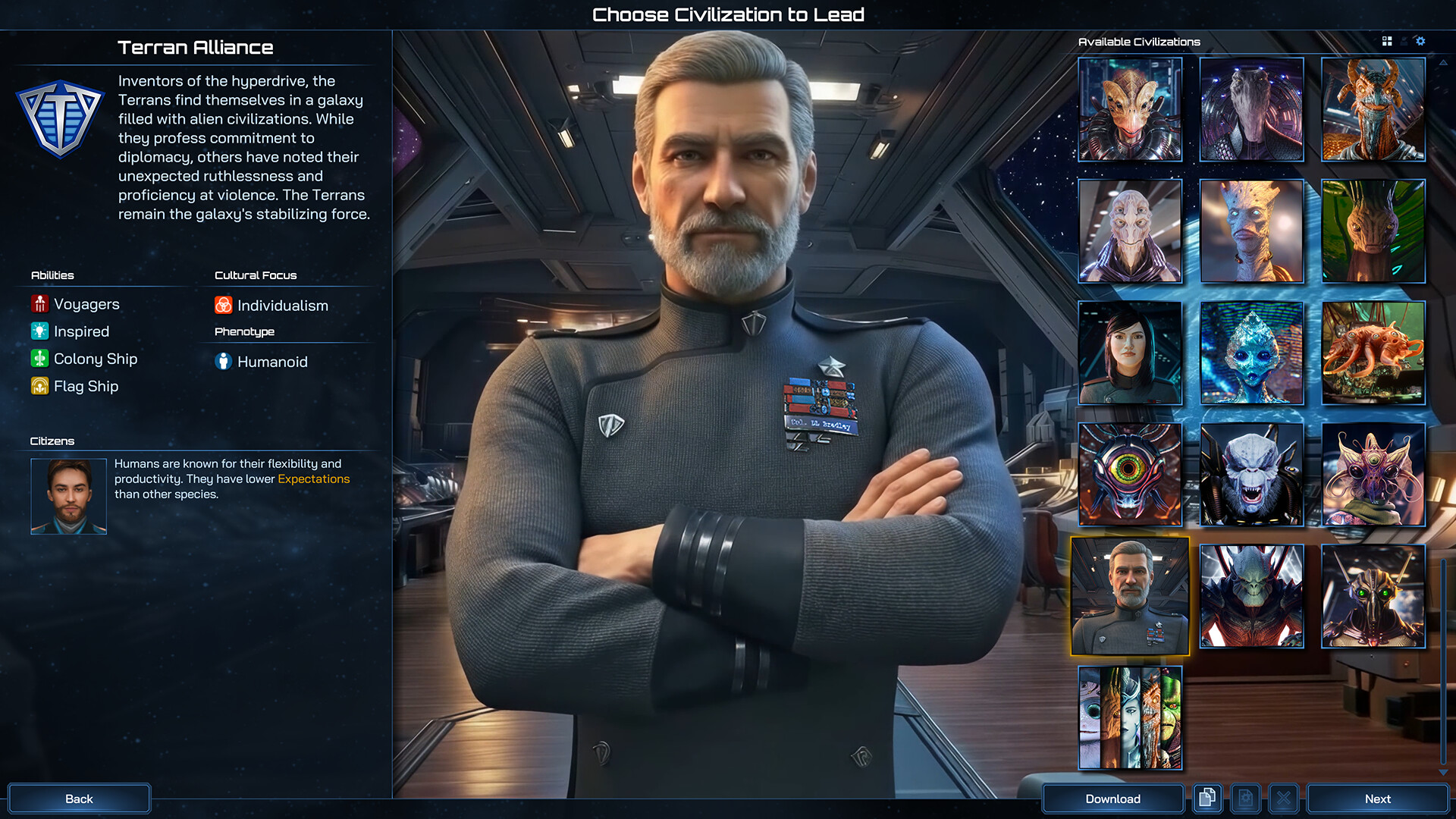Open the Expectations link

click(x=313, y=479)
